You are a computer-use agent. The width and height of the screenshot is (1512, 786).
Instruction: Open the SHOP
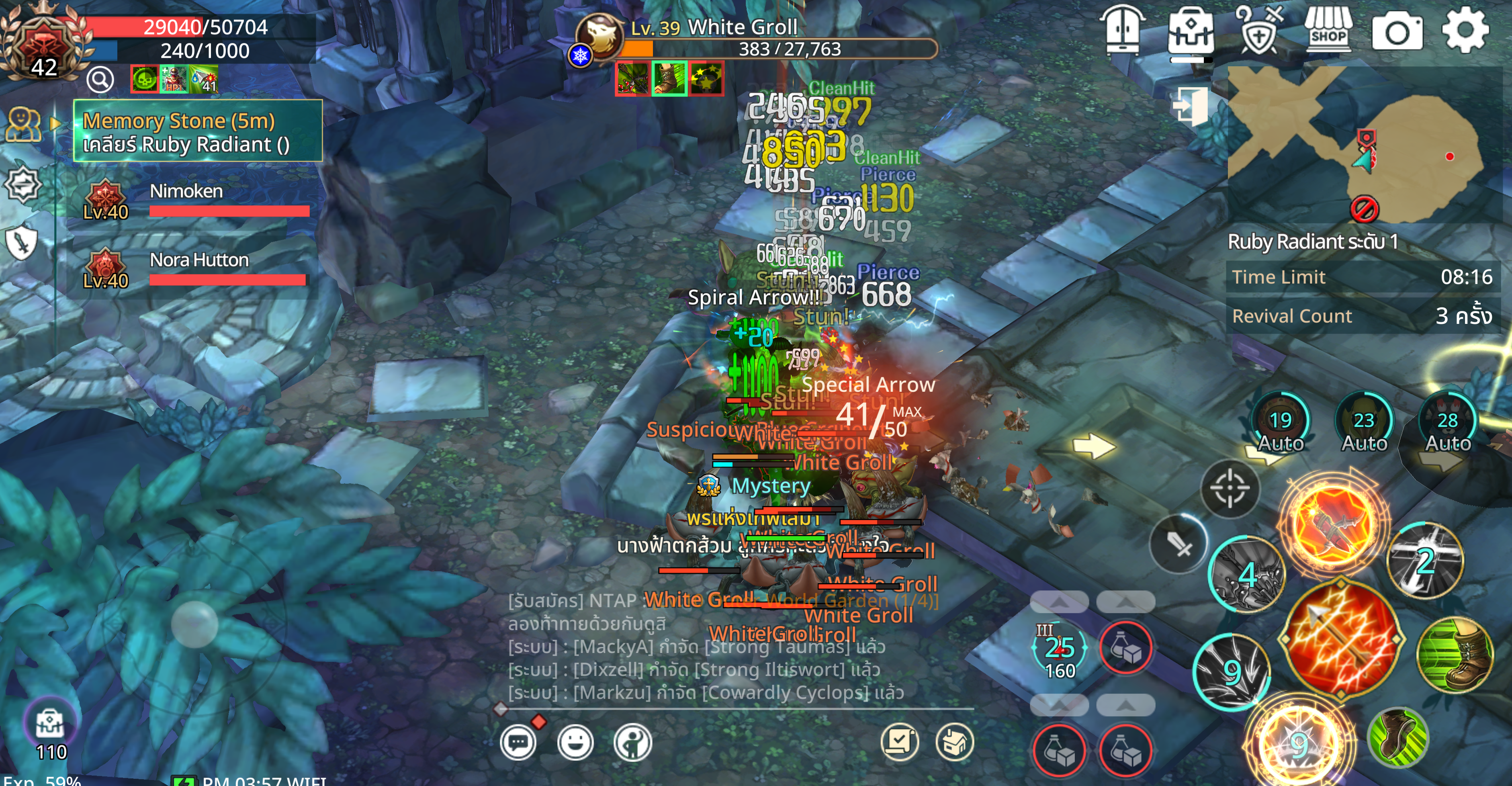1328,30
